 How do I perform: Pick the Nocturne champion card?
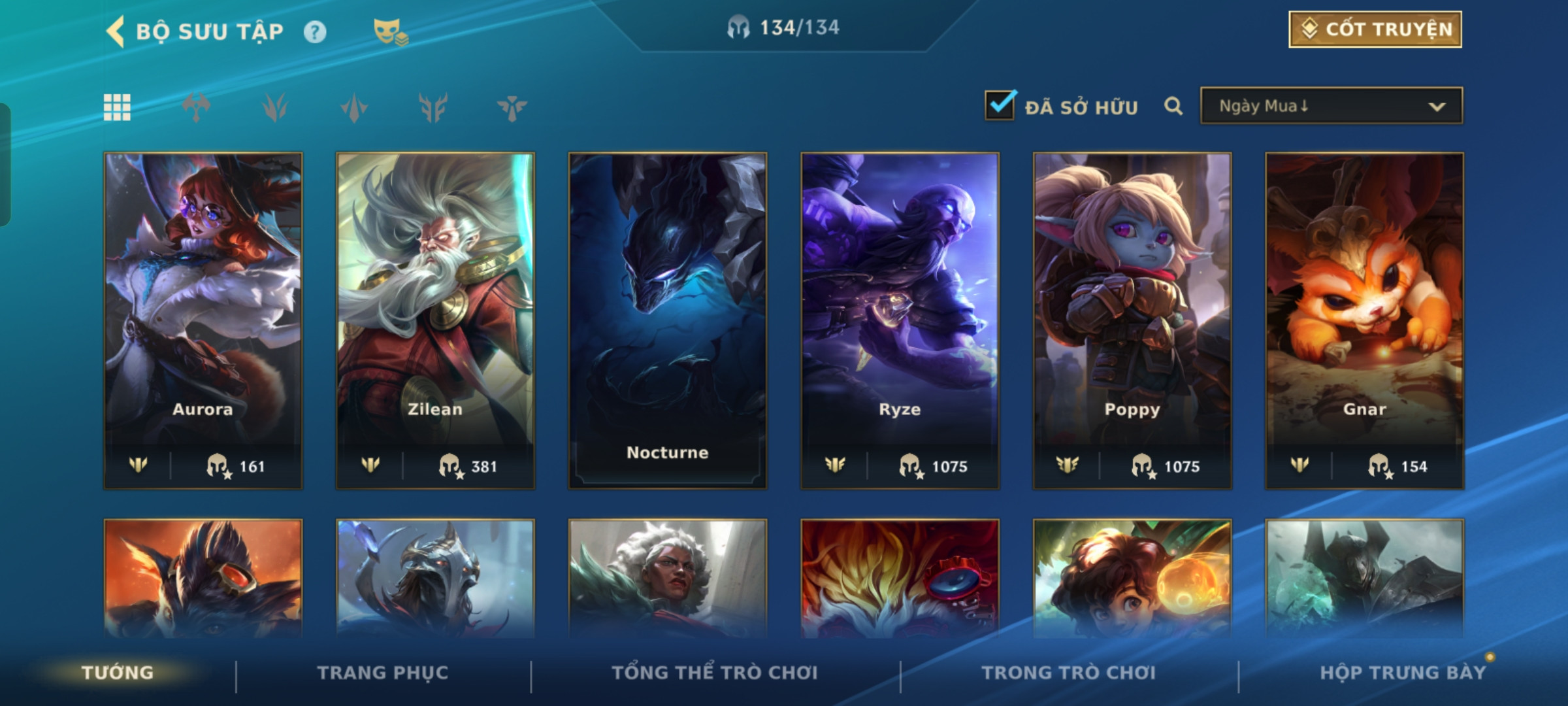[x=667, y=320]
